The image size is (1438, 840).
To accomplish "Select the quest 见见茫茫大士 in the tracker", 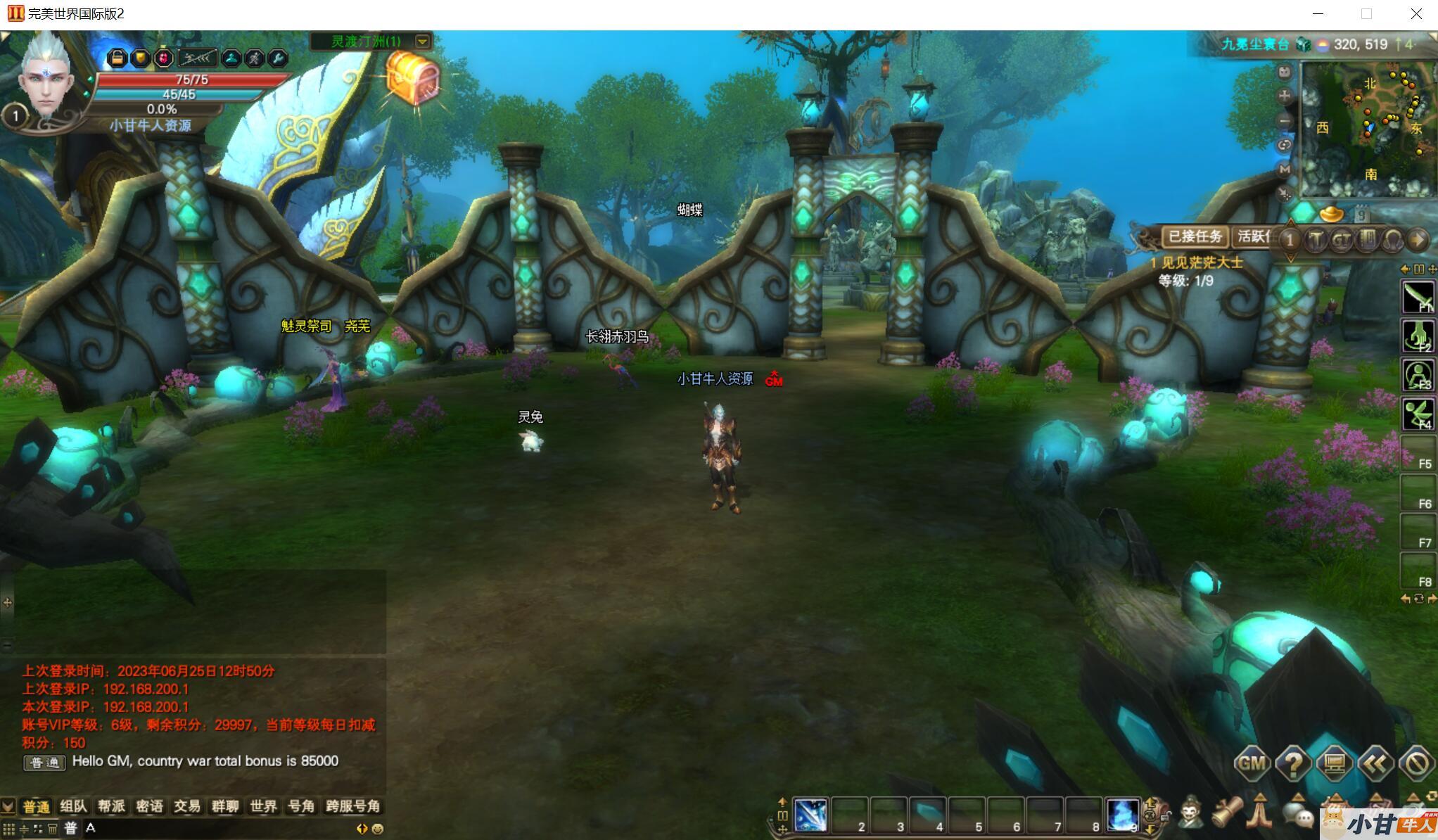I will point(1202,262).
